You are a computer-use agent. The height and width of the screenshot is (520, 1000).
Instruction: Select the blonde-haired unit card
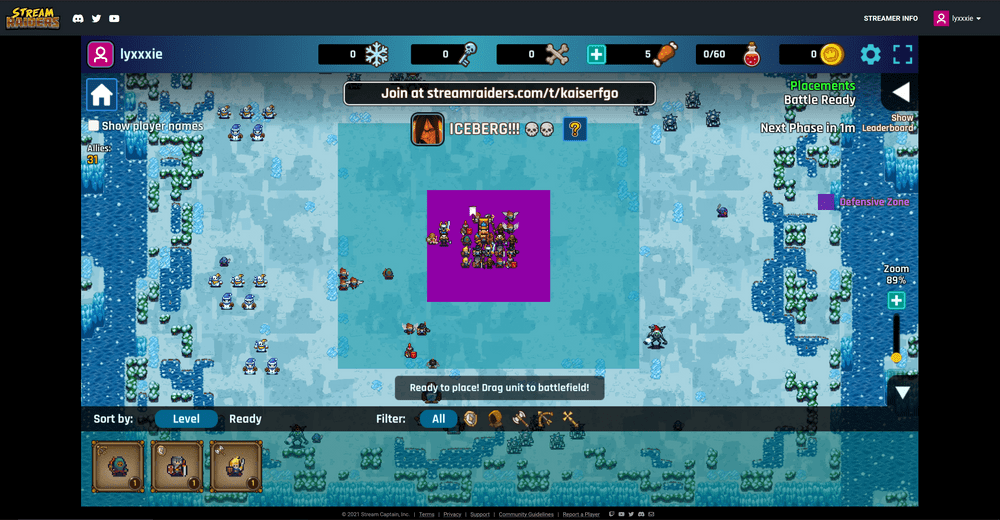pyautogui.click(x=236, y=466)
